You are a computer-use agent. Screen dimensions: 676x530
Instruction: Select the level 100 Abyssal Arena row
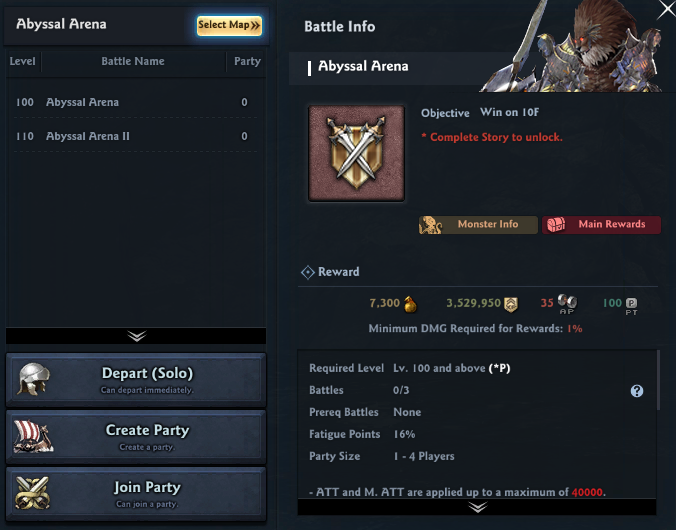click(x=135, y=102)
